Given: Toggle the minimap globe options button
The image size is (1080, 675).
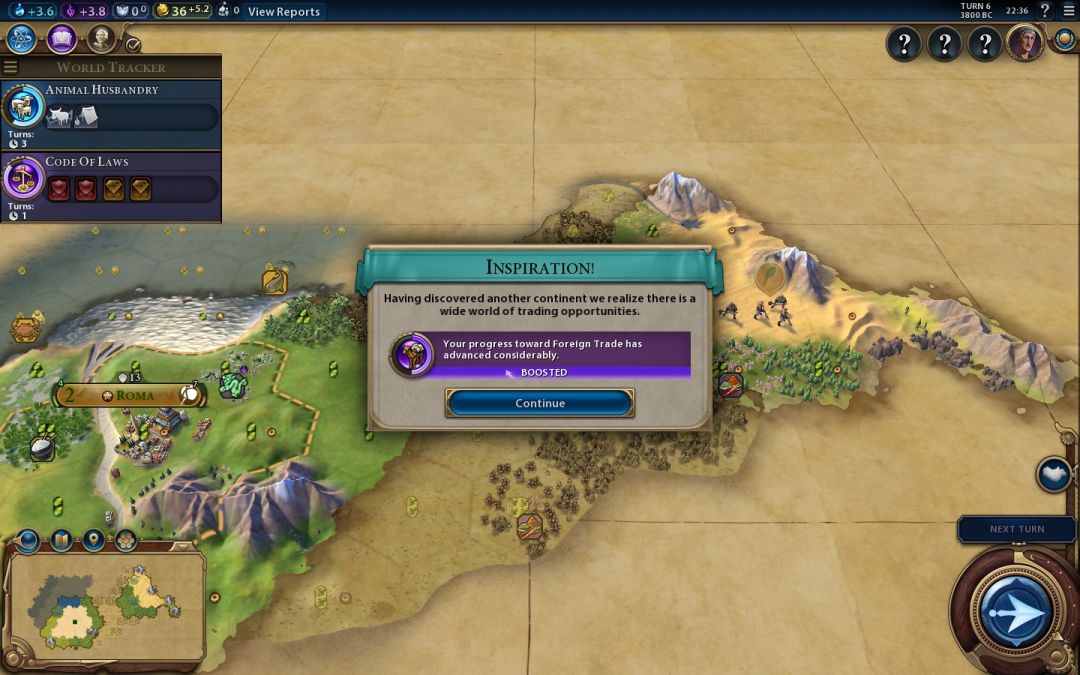Looking at the screenshot, I should coord(27,541).
